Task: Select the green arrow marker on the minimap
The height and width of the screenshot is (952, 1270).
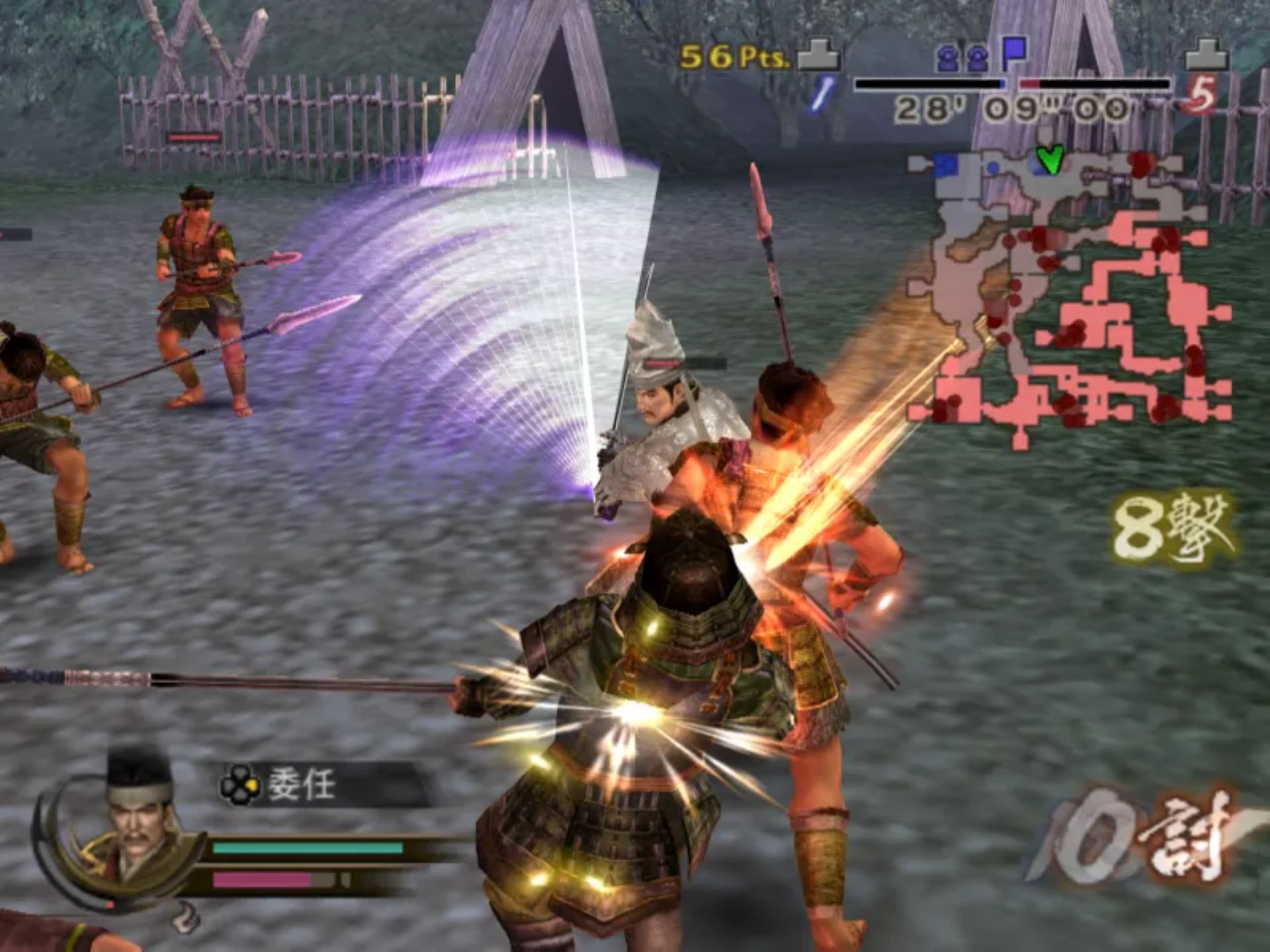Action: pos(1050,159)
